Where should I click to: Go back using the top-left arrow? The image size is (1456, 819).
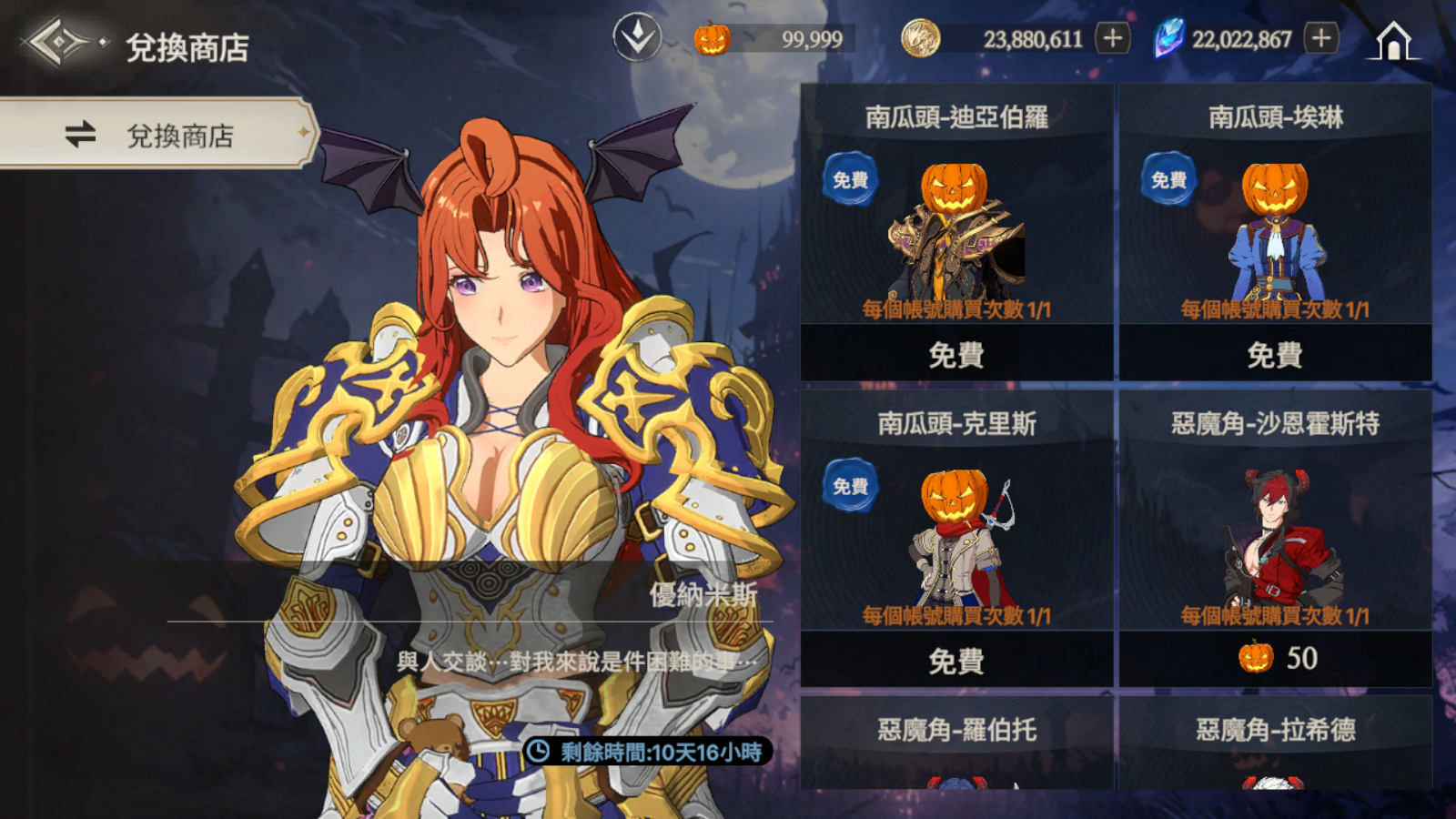[x=56, y=42]
